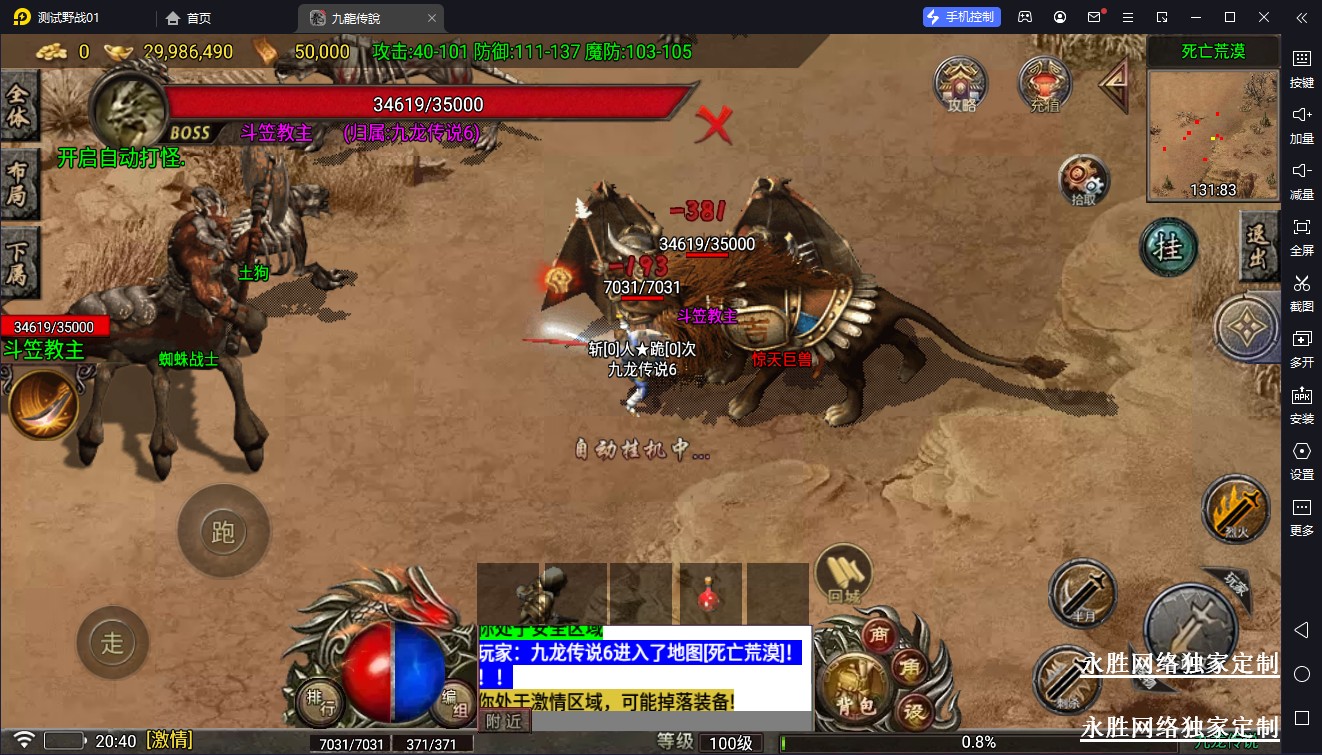Activate the 半月 half-moon sword skill
The width and height of the screenshot is (1322, 755).
(x=1083, y=594)
